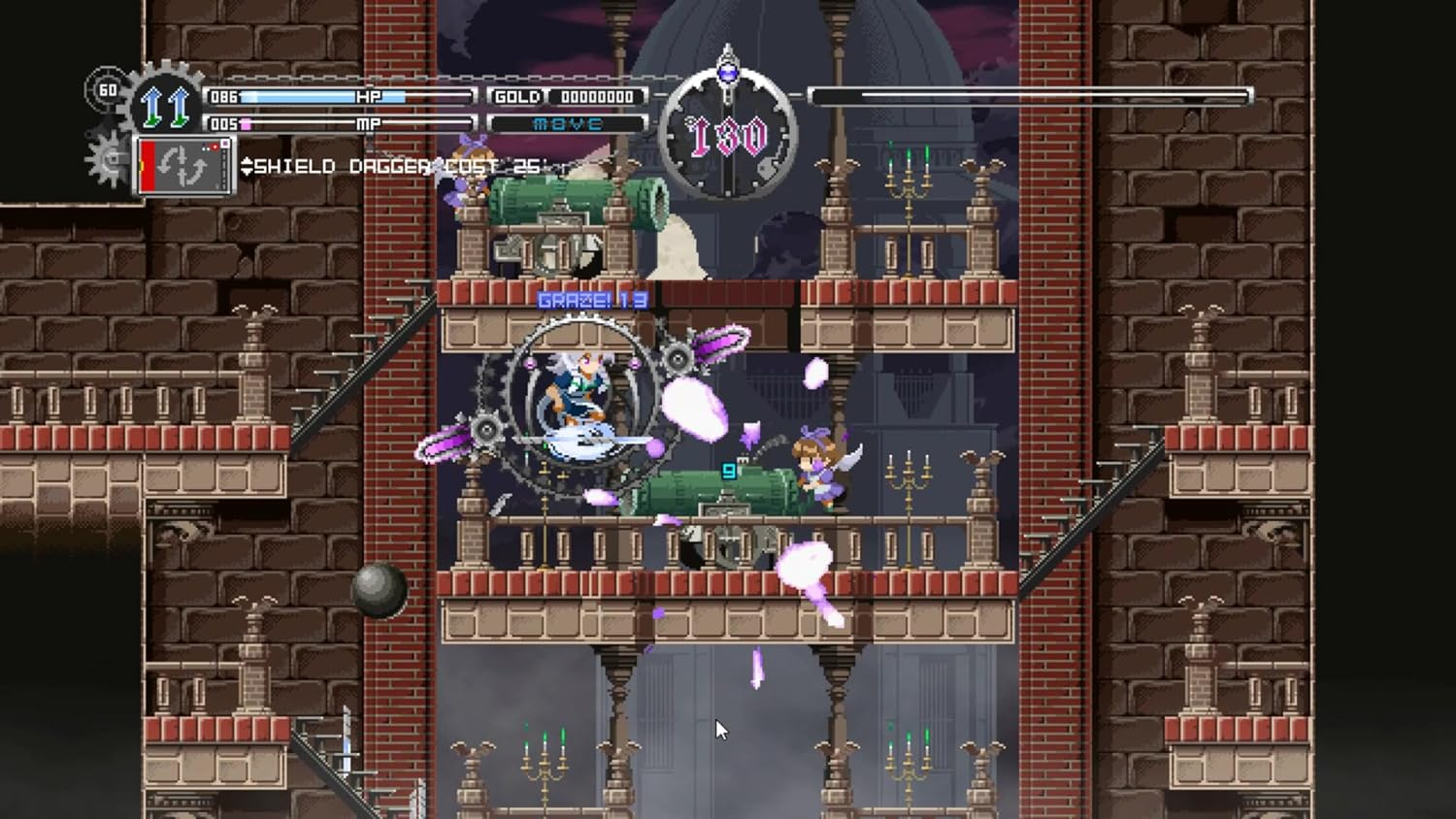The width and height of the screenshot is (1456, 819).
Task: Click the gear icon showing 60
Action: point(107,89)
